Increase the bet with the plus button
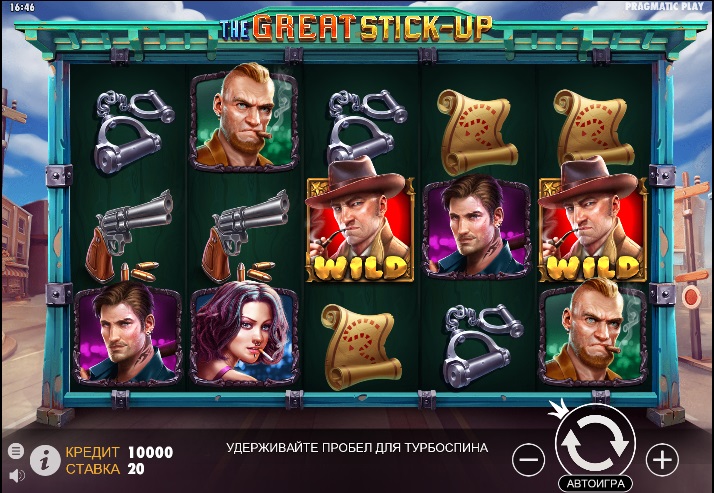714x493 pixels. tap(662, 459)
